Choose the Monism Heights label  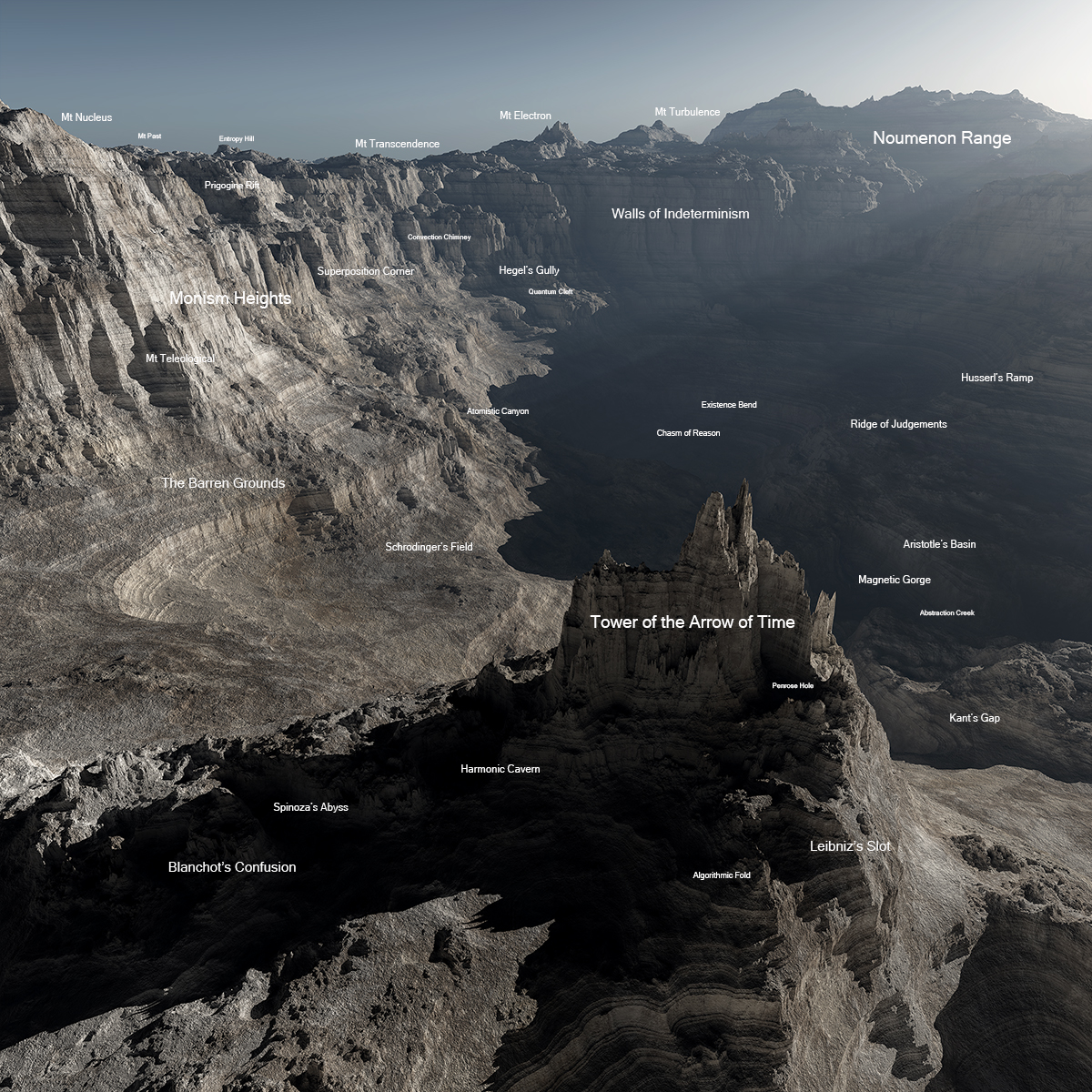[230, 298]
